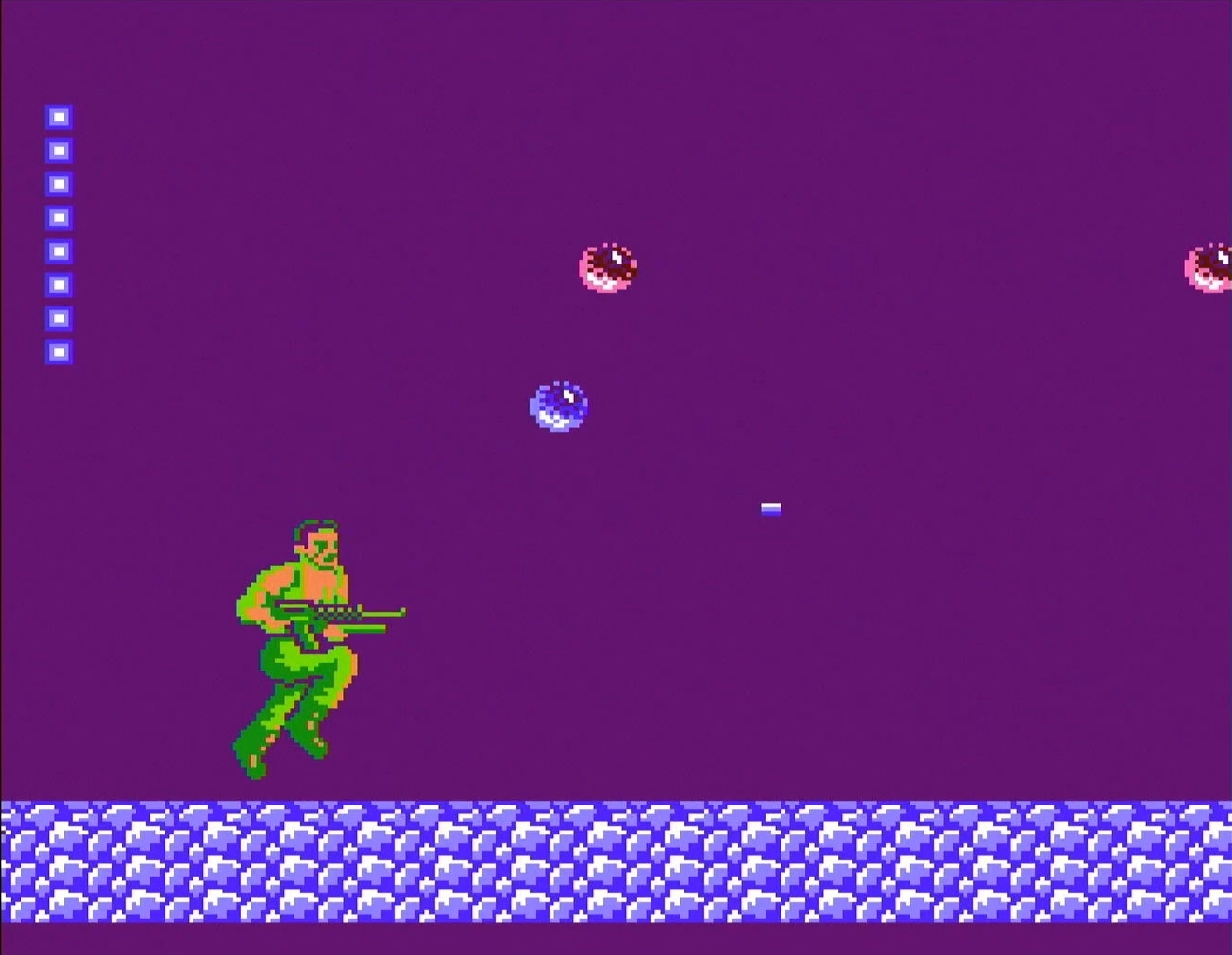Click the third life counter square
Image resolution: width=1232 pixels, height=955 pixels.
[x=59, y=183]
